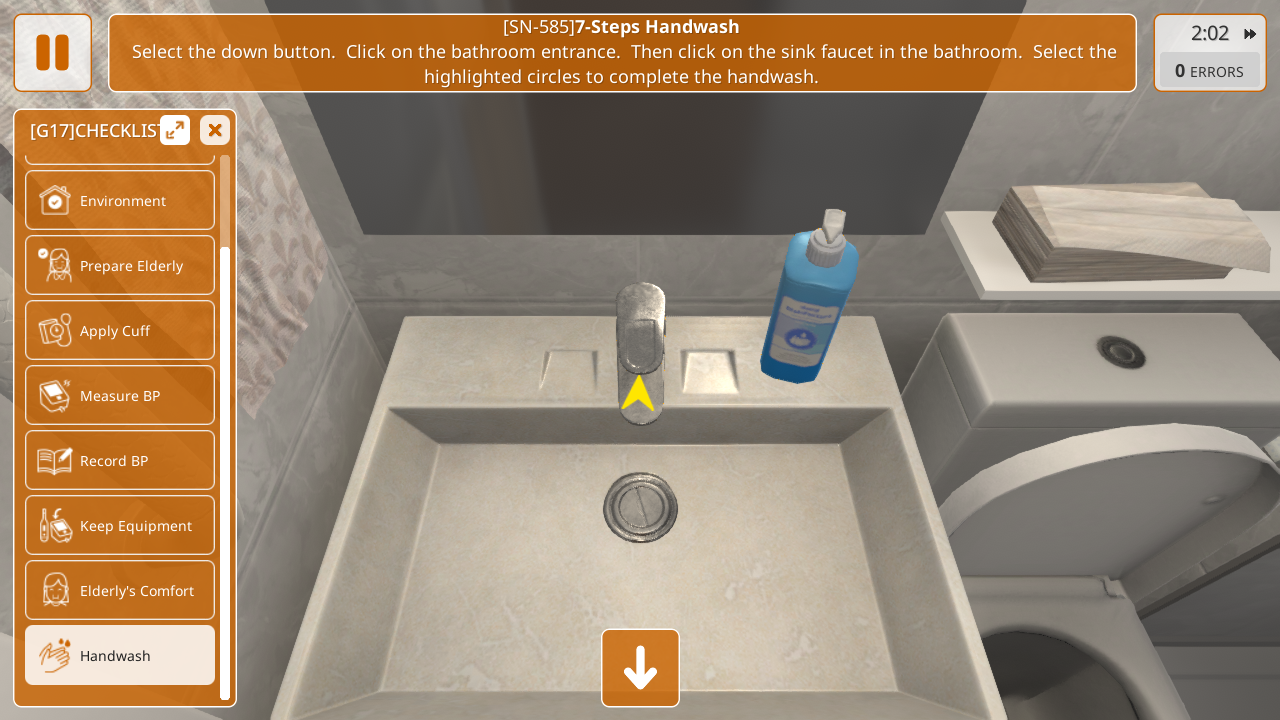Pause the simulation
This screenshot has height=720, width=1280.
[52, 53]
